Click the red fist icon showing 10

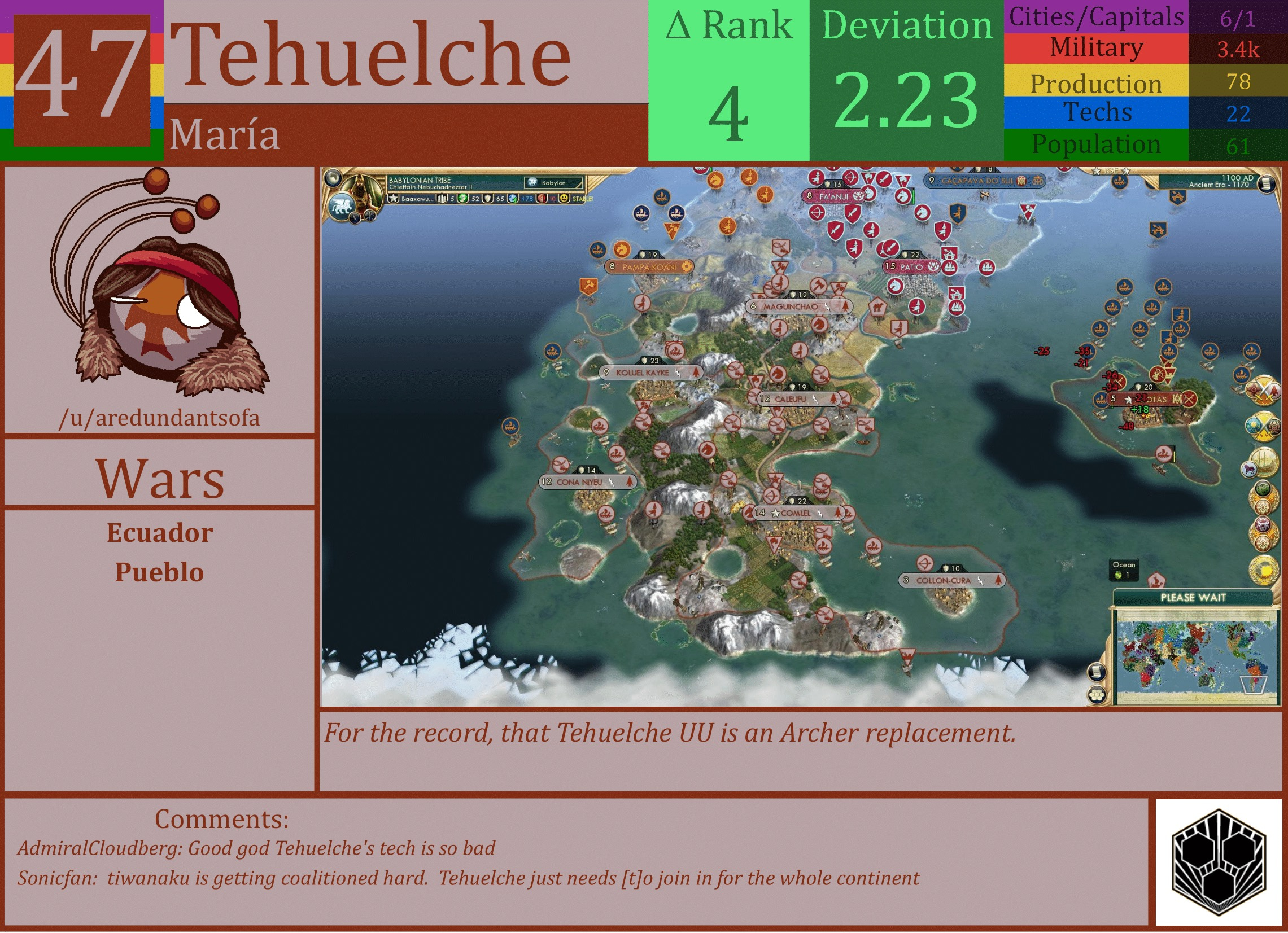(540, 200)
